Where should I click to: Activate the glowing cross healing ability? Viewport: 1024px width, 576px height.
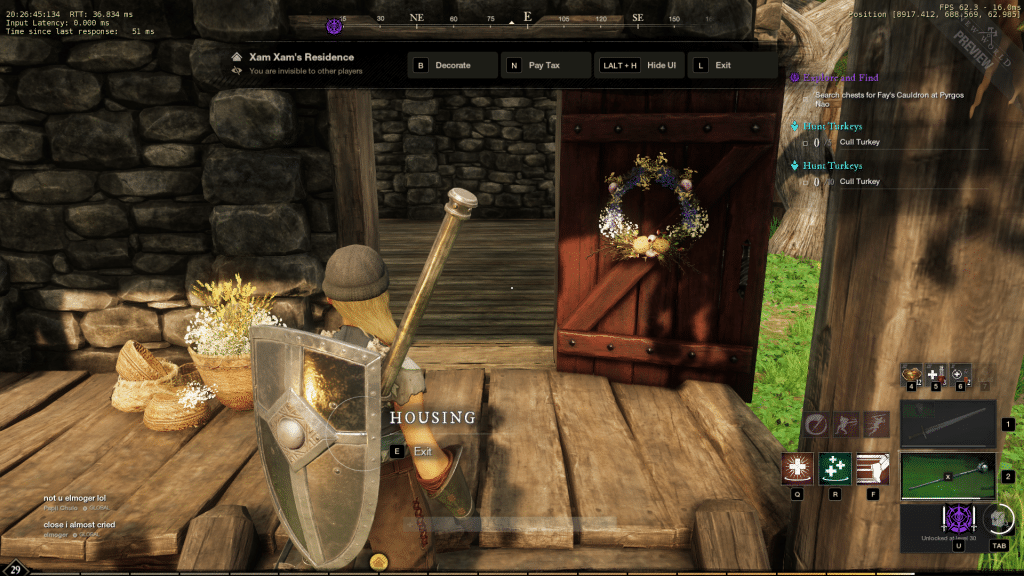point(798,469)
